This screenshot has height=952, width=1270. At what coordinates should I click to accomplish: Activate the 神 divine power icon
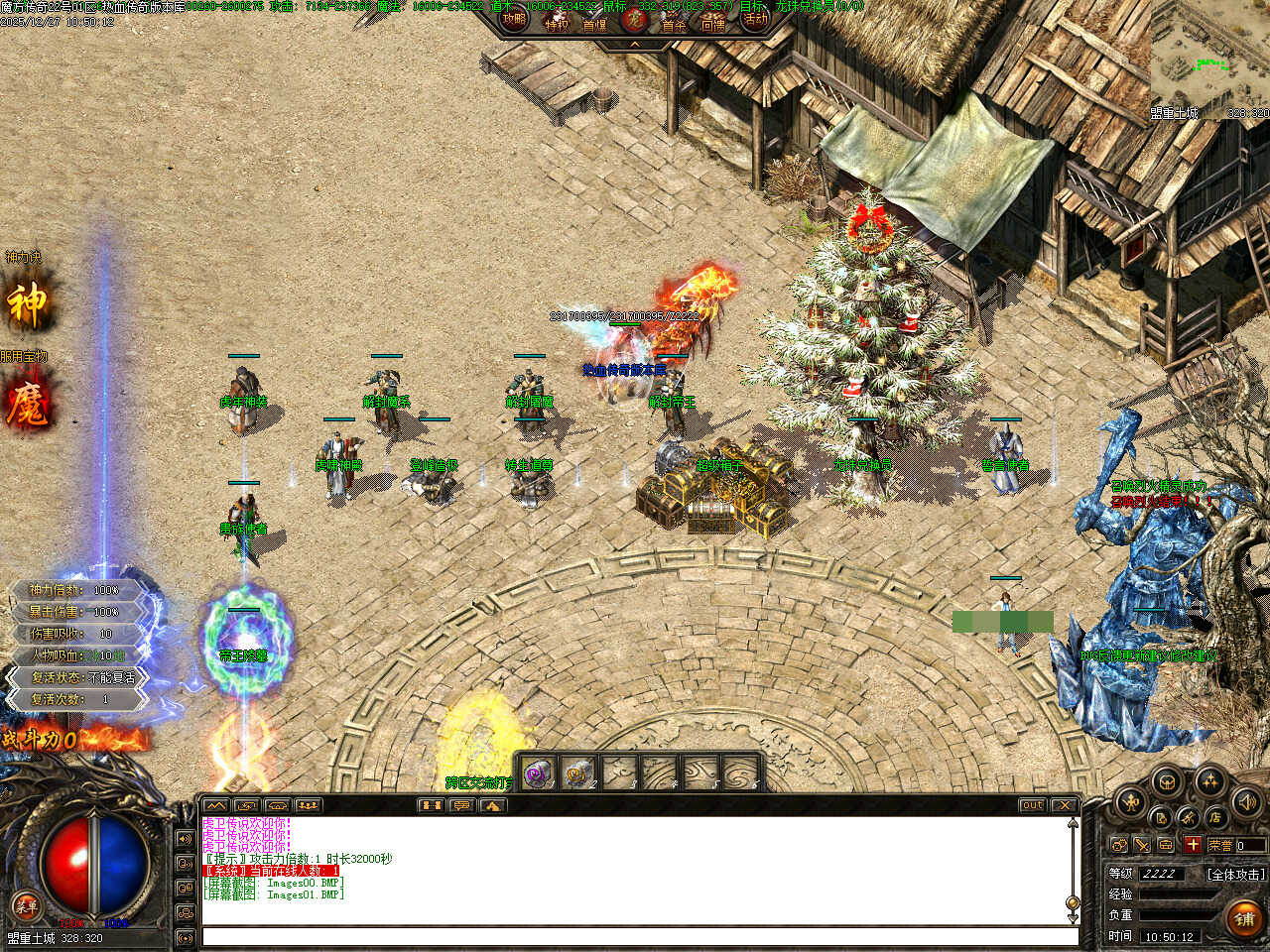pyautogui.click(x=28, y=304)
